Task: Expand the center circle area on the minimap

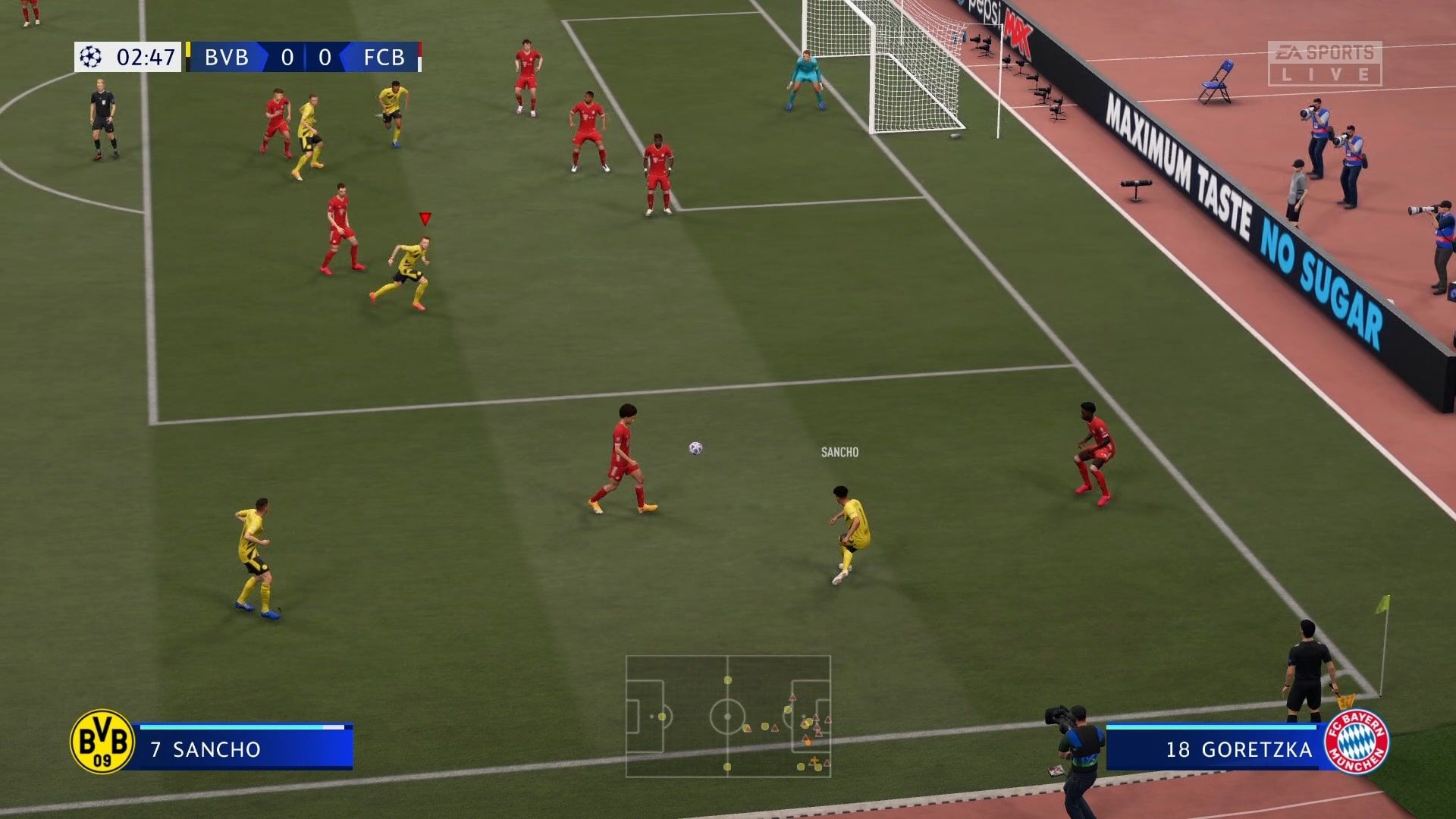Action: [728, 715]
